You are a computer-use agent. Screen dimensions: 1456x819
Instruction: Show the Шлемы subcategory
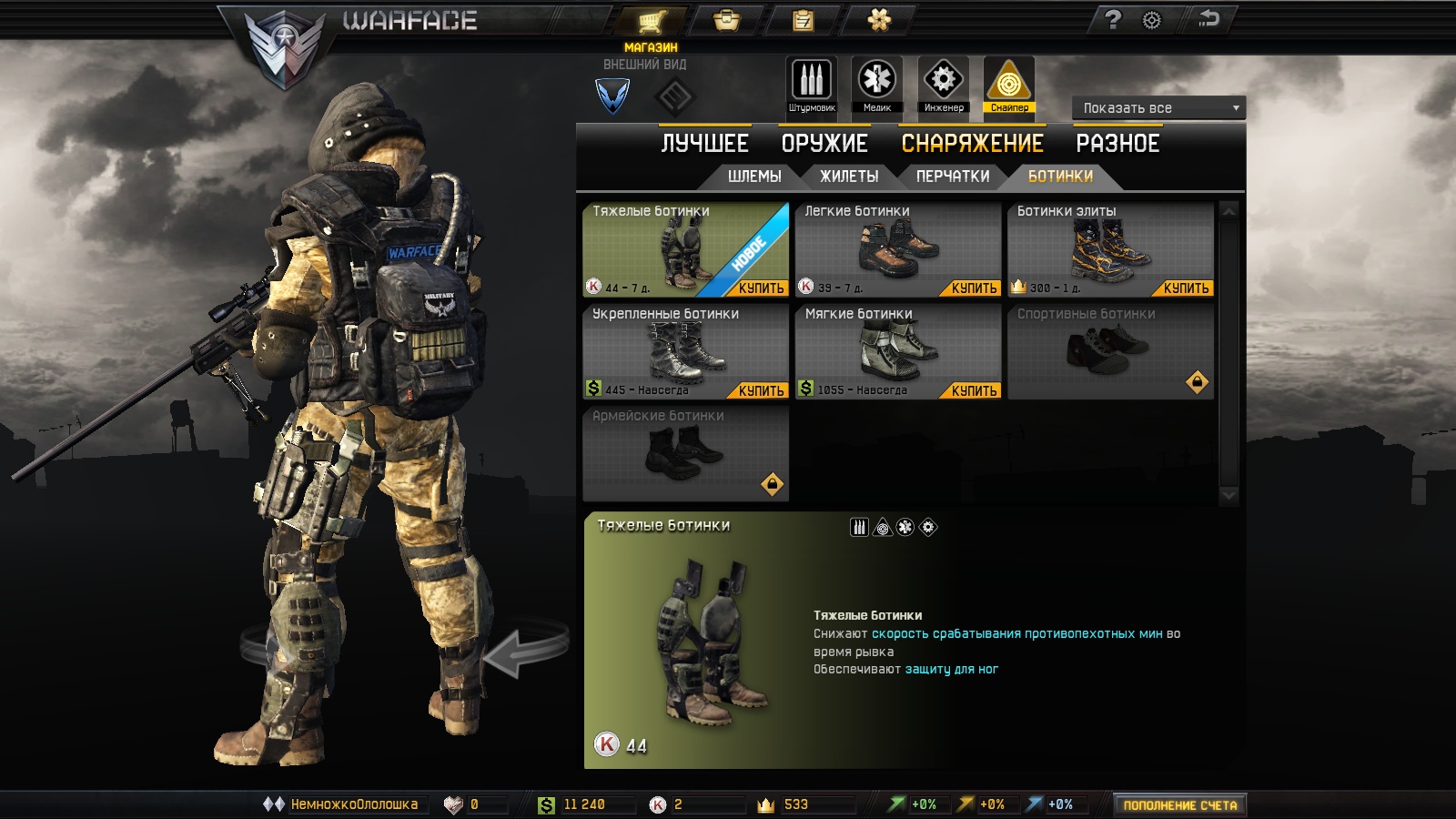754,177
